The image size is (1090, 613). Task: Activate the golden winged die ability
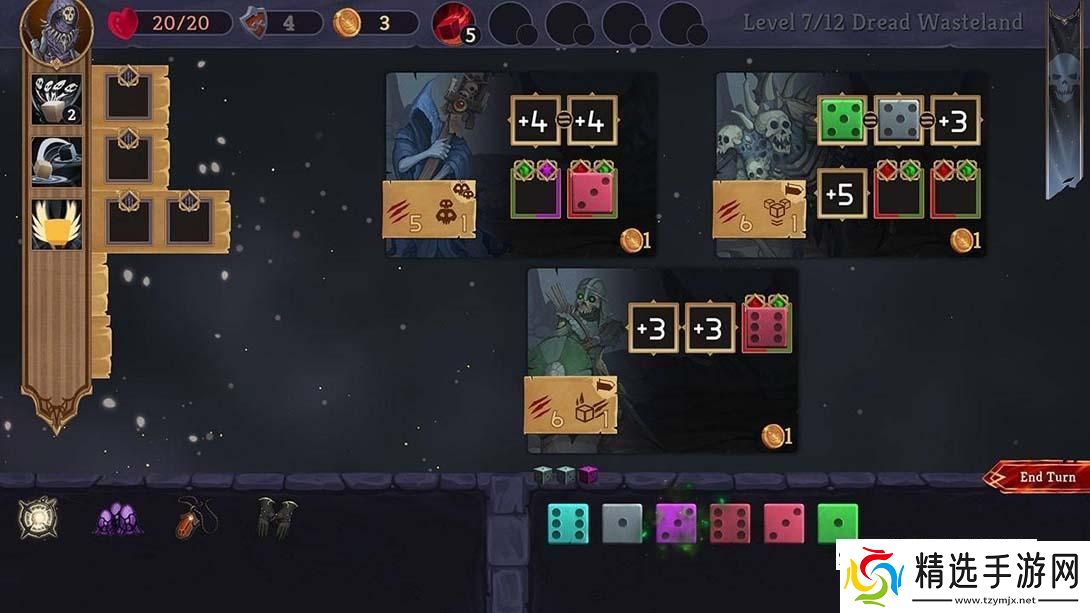(56, 222)
